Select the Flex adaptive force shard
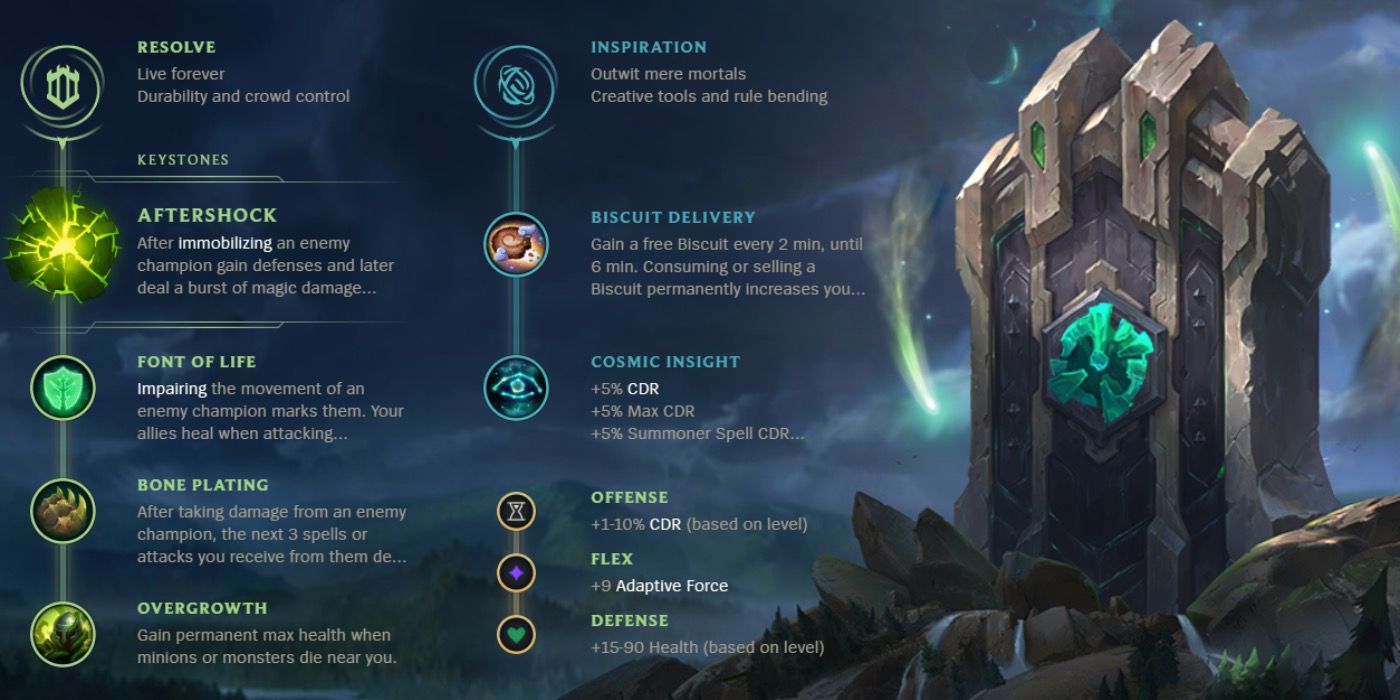 [516, 573]
